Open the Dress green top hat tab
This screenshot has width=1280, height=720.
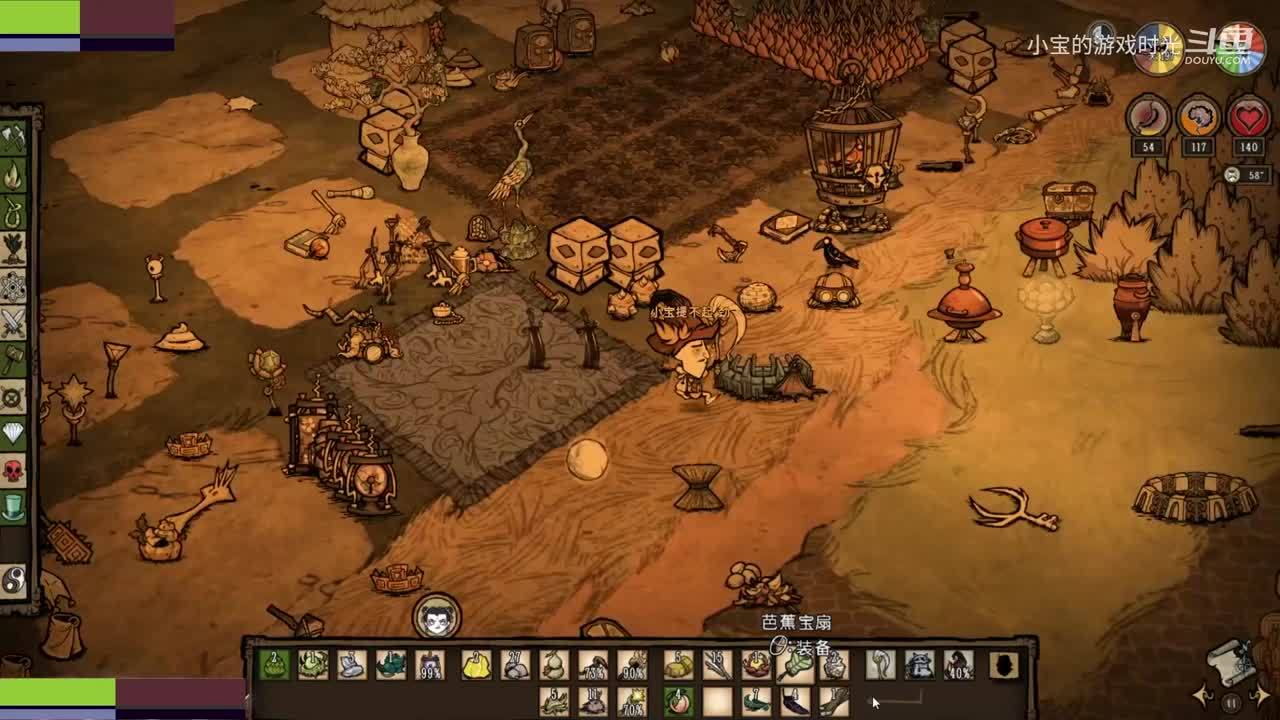pos(13,508)
